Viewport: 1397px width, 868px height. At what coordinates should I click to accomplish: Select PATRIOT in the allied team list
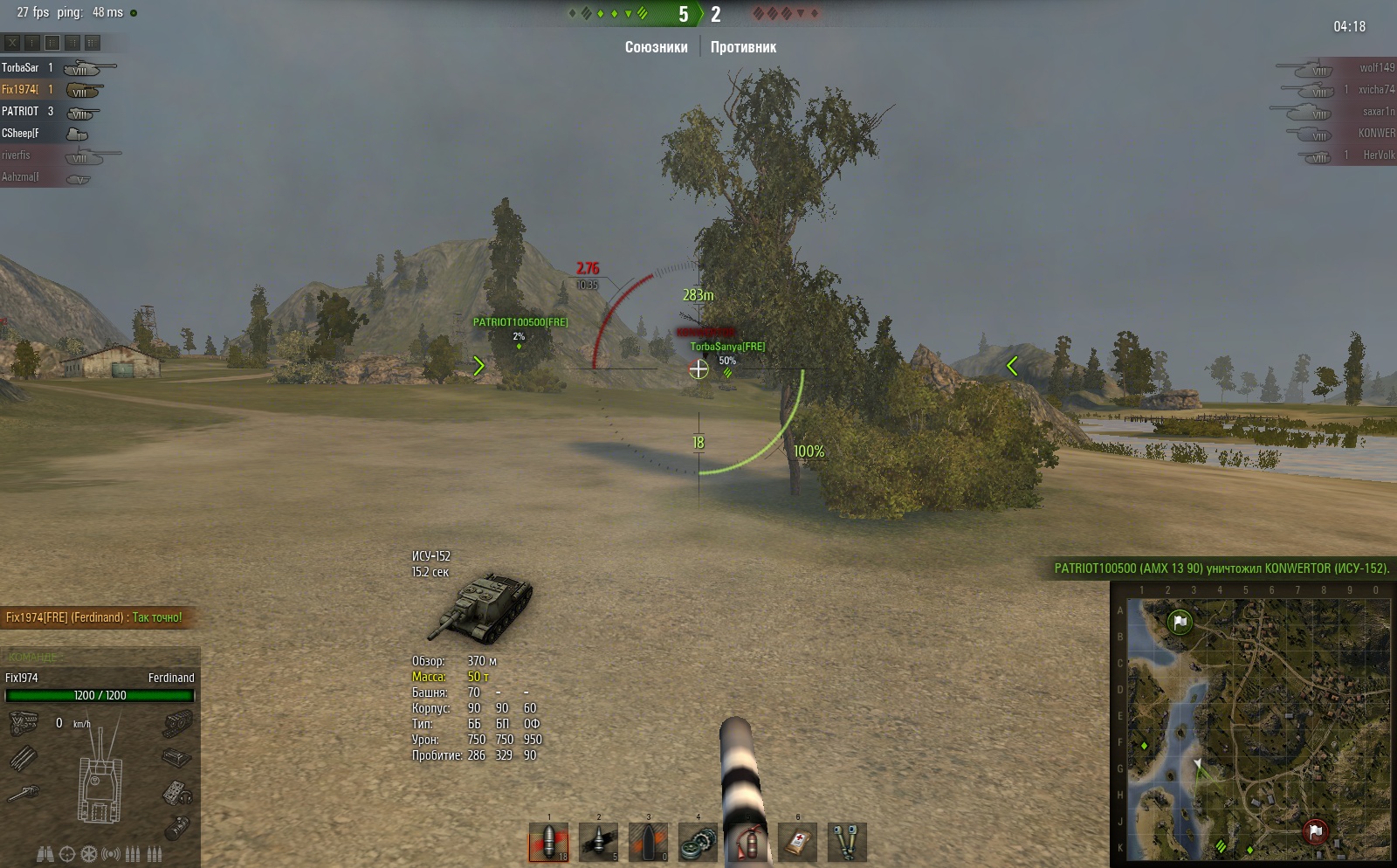click(x=21, y=111)
